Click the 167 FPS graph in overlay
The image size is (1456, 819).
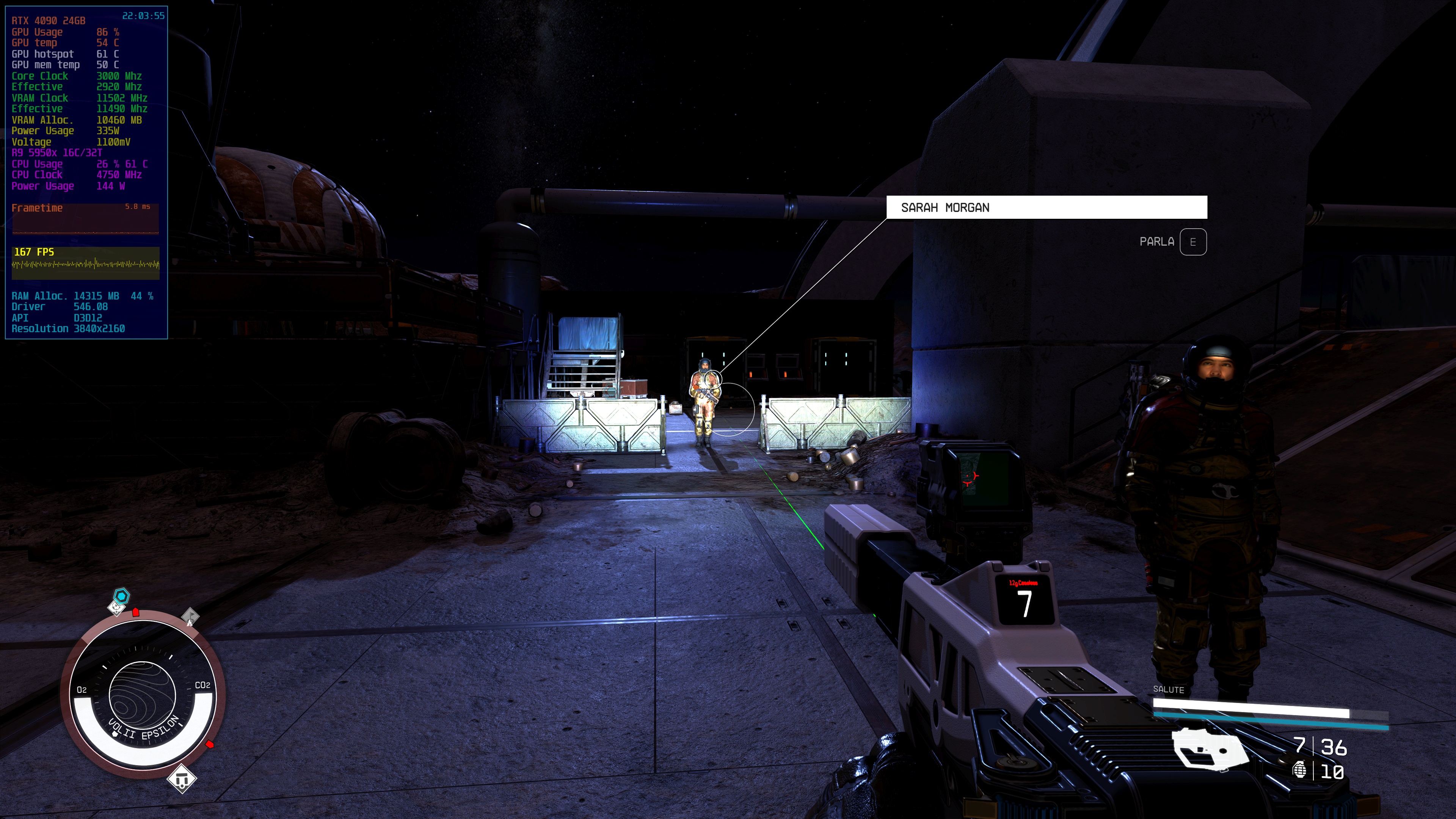[85, 264]
